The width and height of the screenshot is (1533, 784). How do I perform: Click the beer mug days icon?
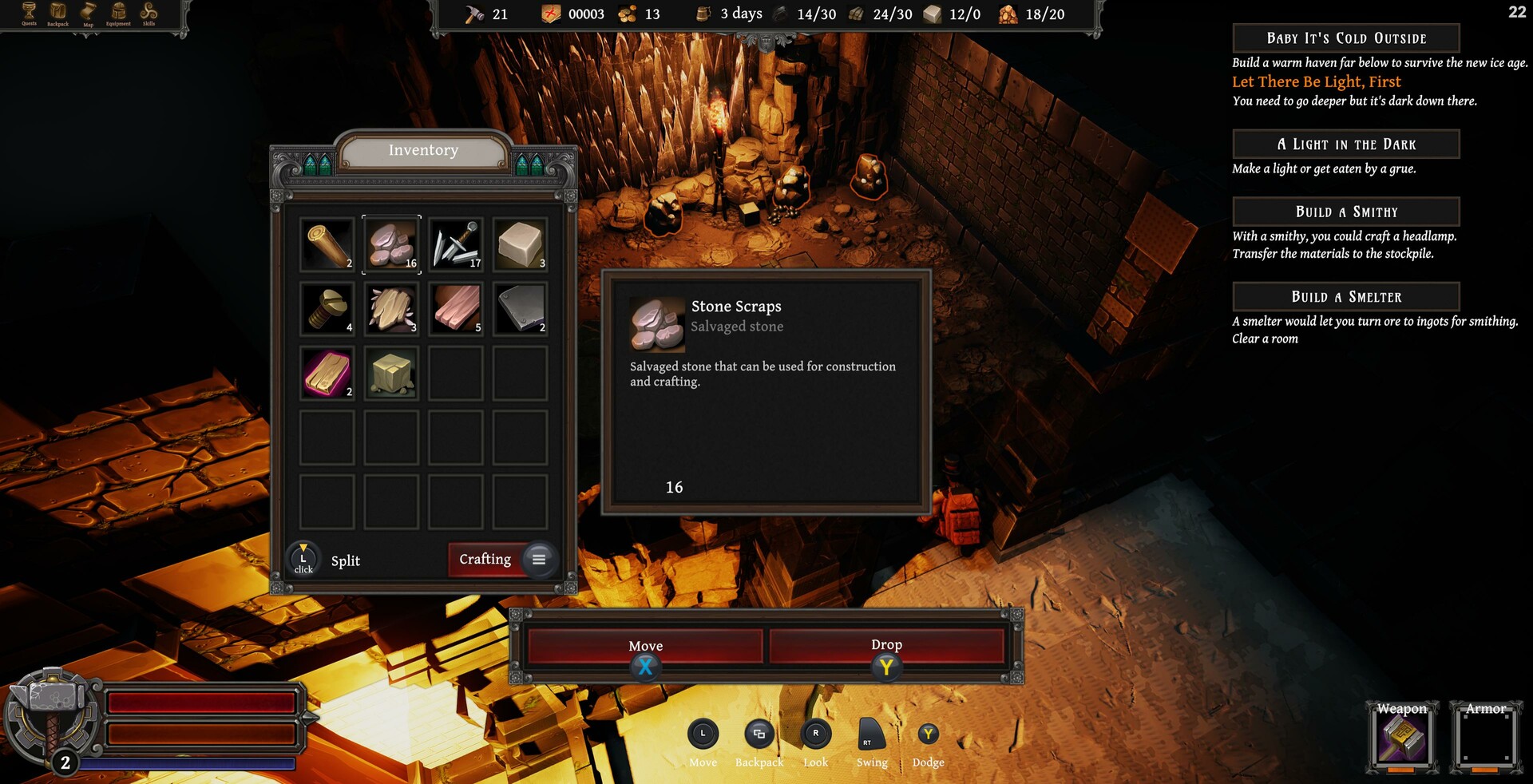click(x=703, y=14)
